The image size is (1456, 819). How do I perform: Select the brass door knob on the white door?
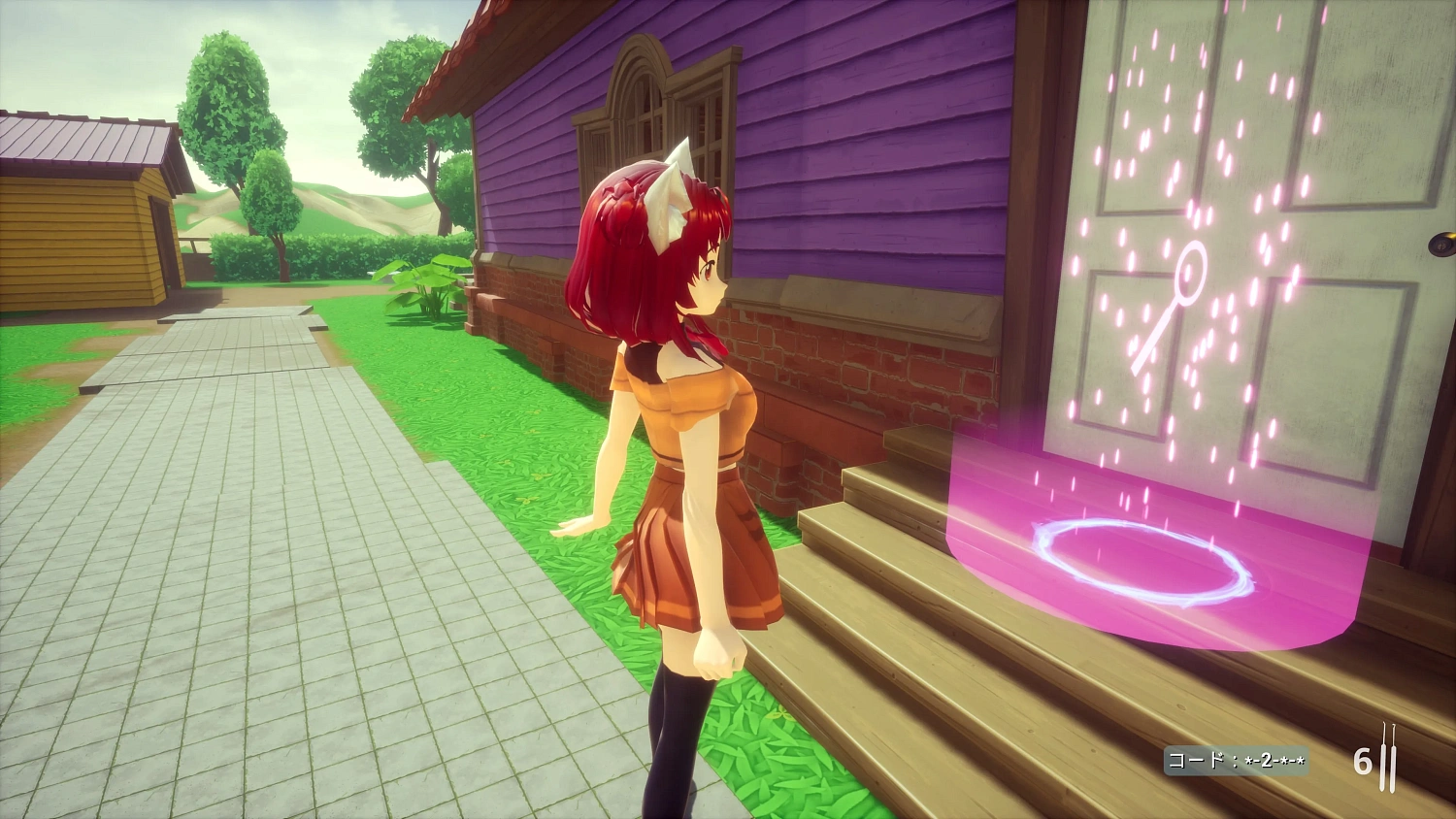[x=1442, y=244]
